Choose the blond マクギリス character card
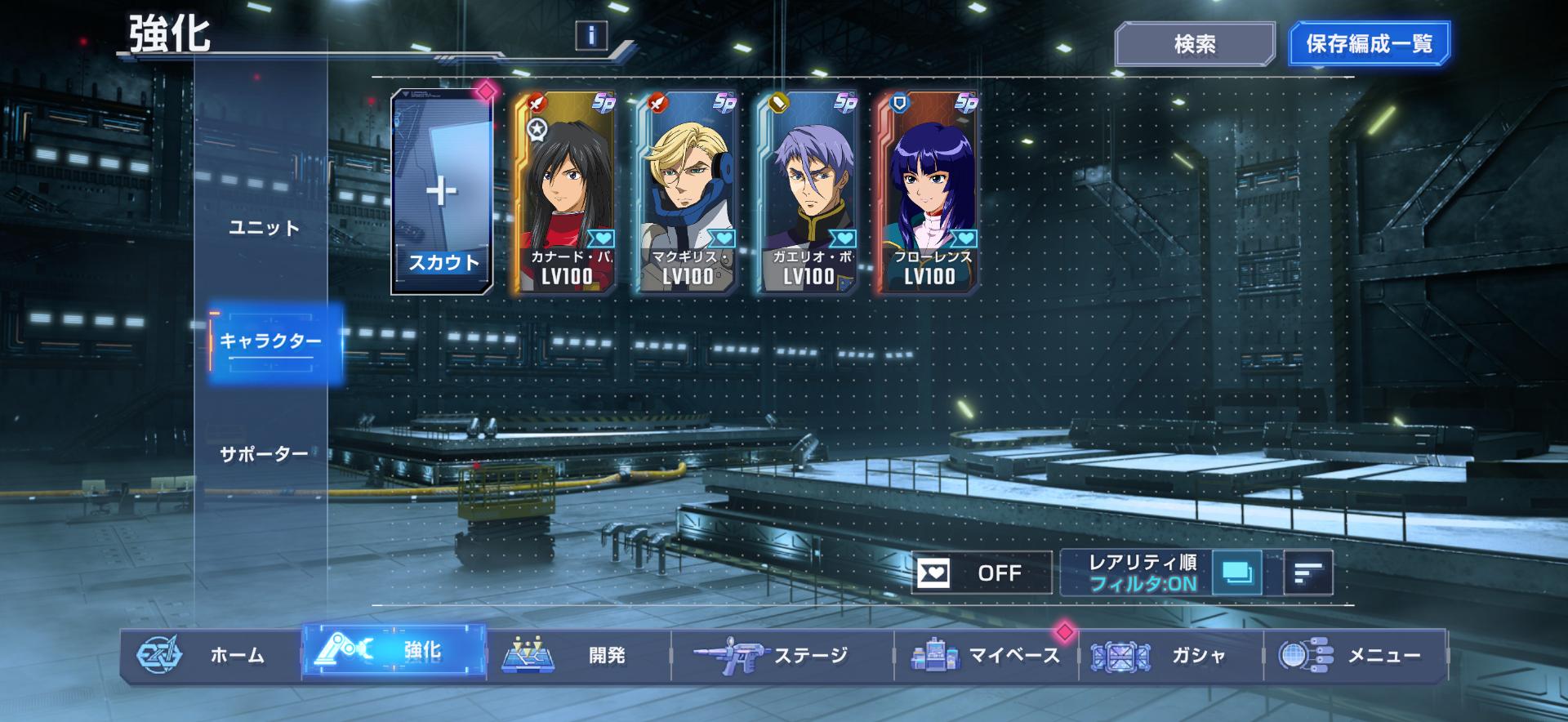 coord(686,193)
